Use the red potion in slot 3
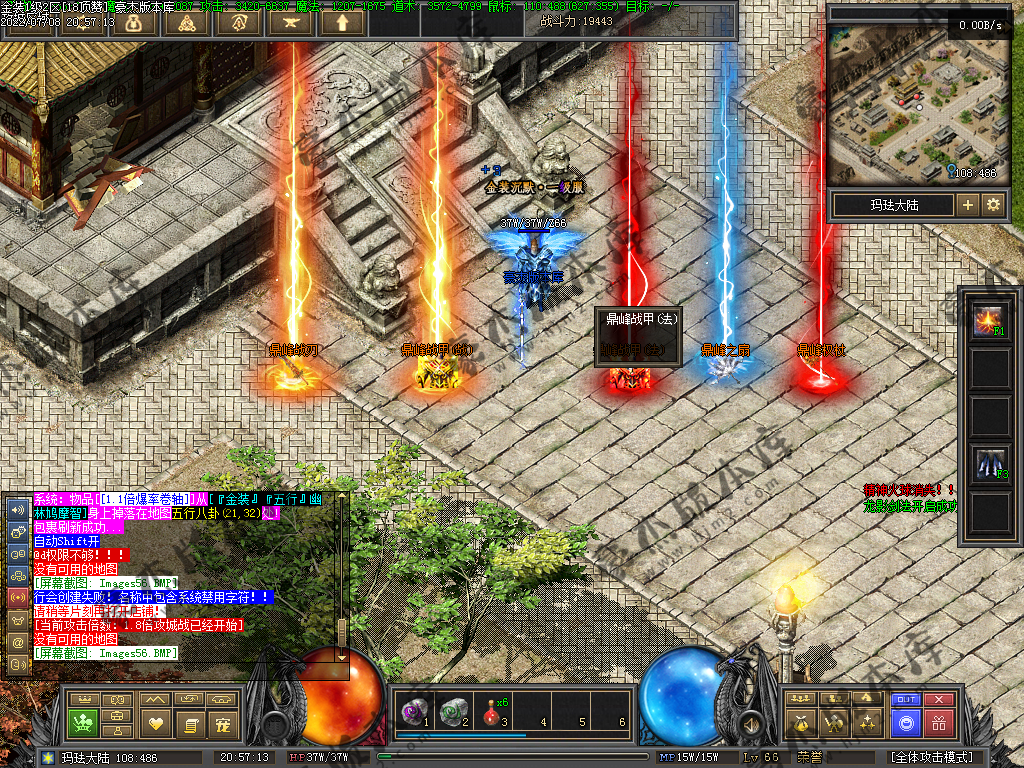The height and width of the screenshot is (768, 1024). click(x=492, y=711)
